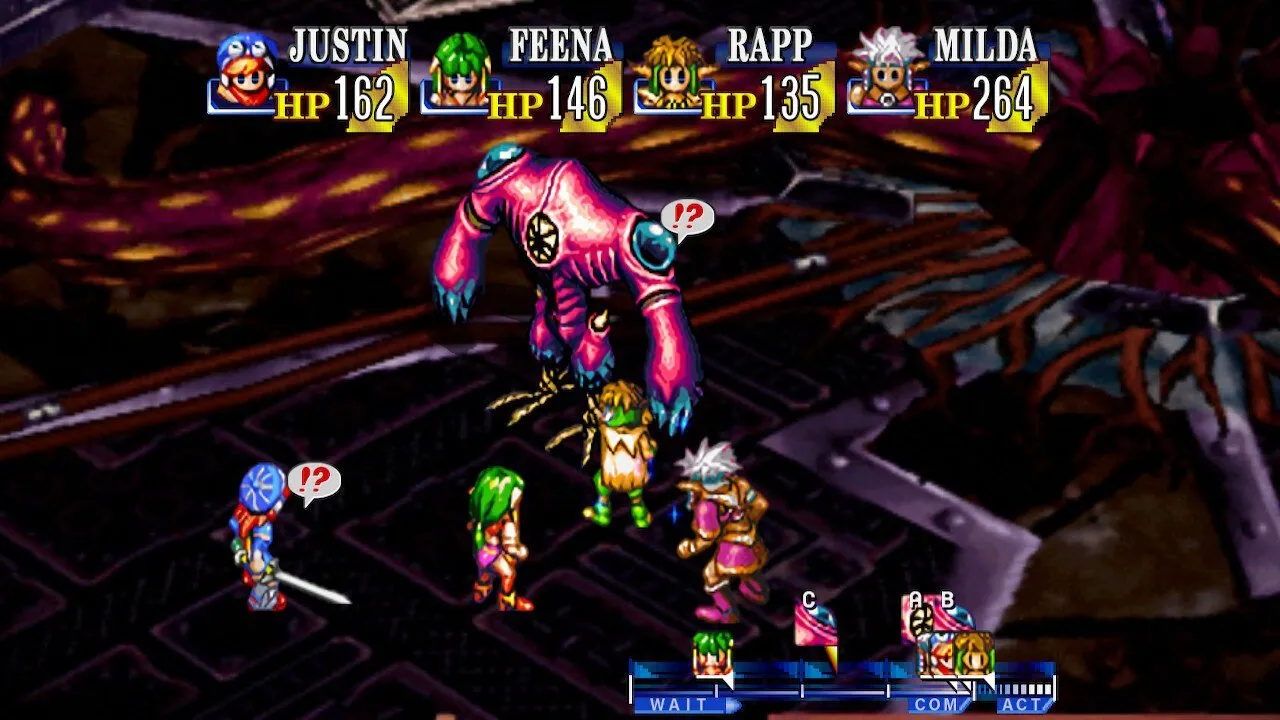Image resolution: width=1280 pixels, height=720 pixels.
Task: Click the ACT label on the gauge
Action: [x=1024, y=705]
